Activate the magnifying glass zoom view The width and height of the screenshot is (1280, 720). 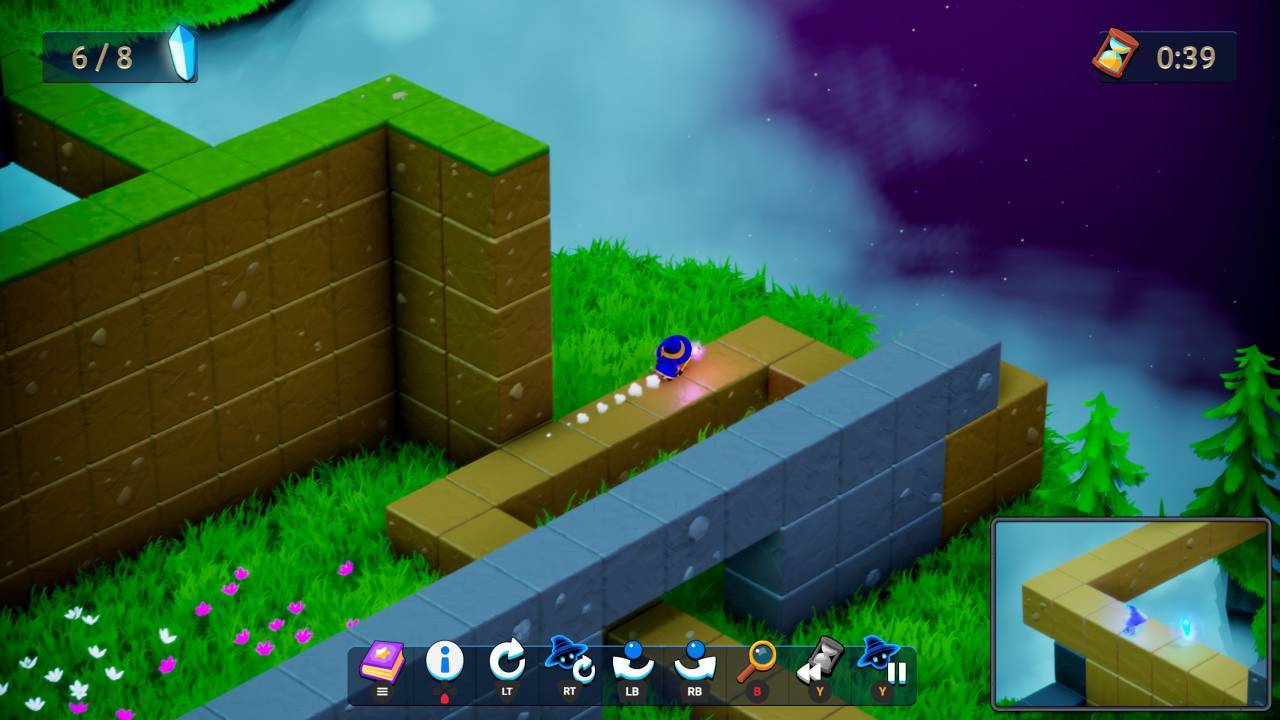757,662
